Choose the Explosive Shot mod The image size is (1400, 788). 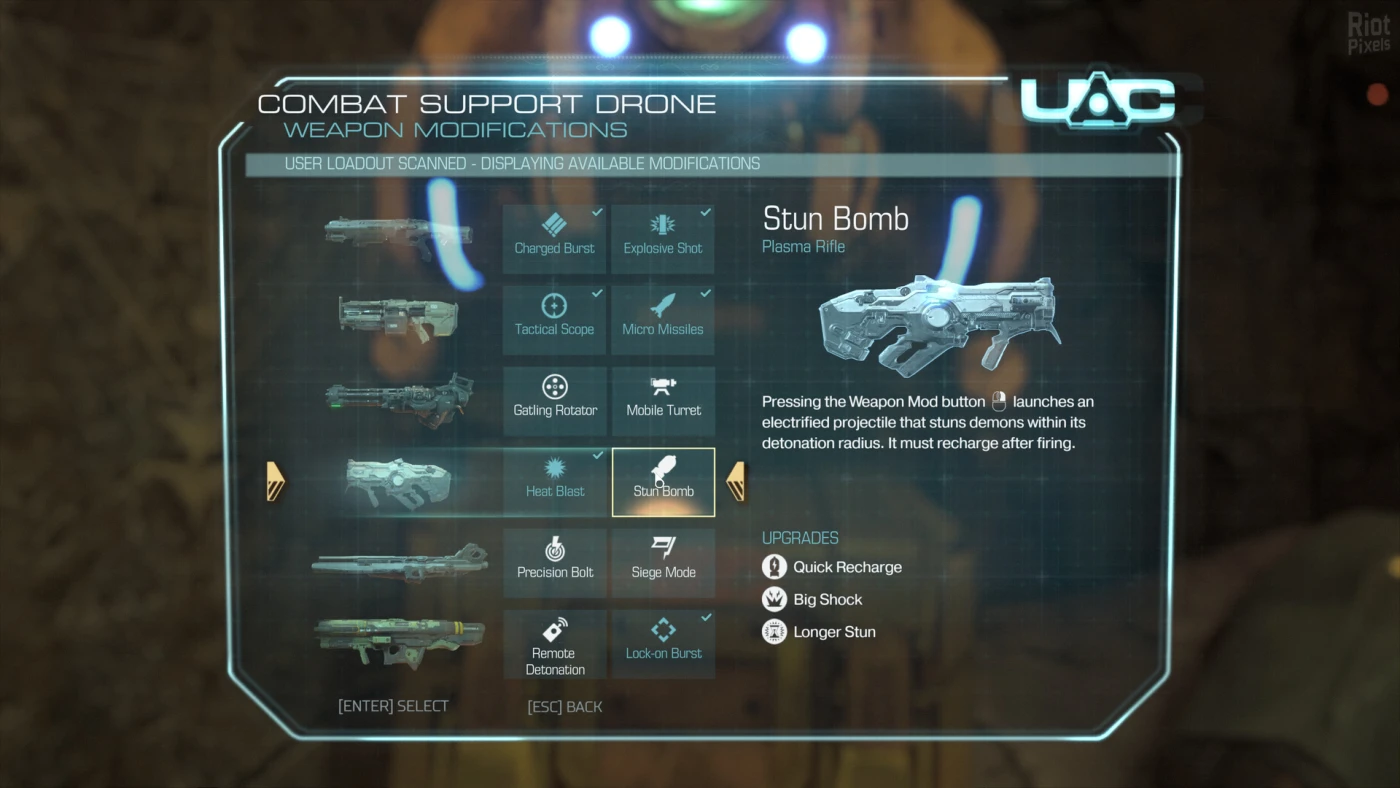click(663, 239)
